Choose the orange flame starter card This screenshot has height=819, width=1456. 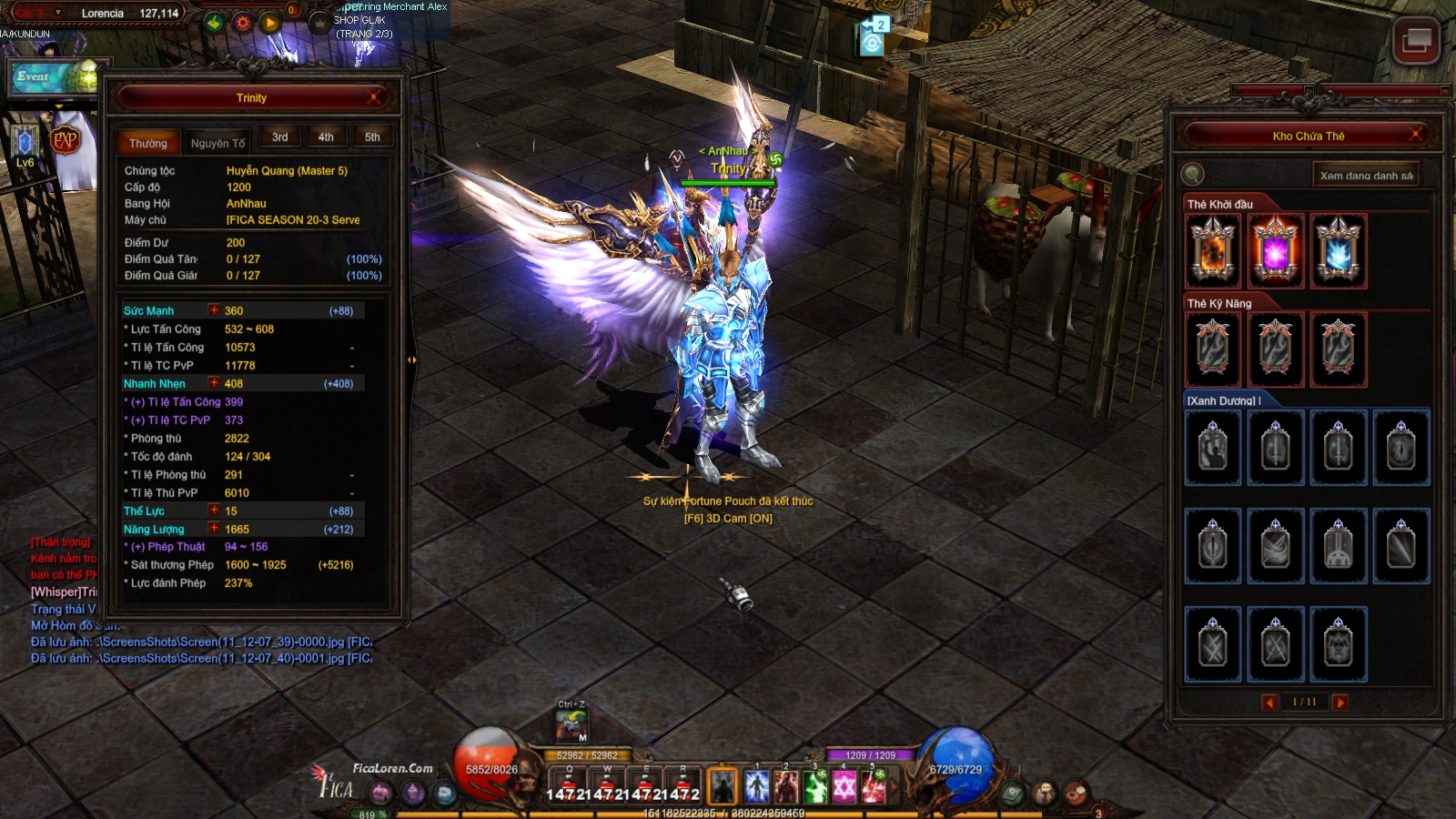coord(1213,251)
